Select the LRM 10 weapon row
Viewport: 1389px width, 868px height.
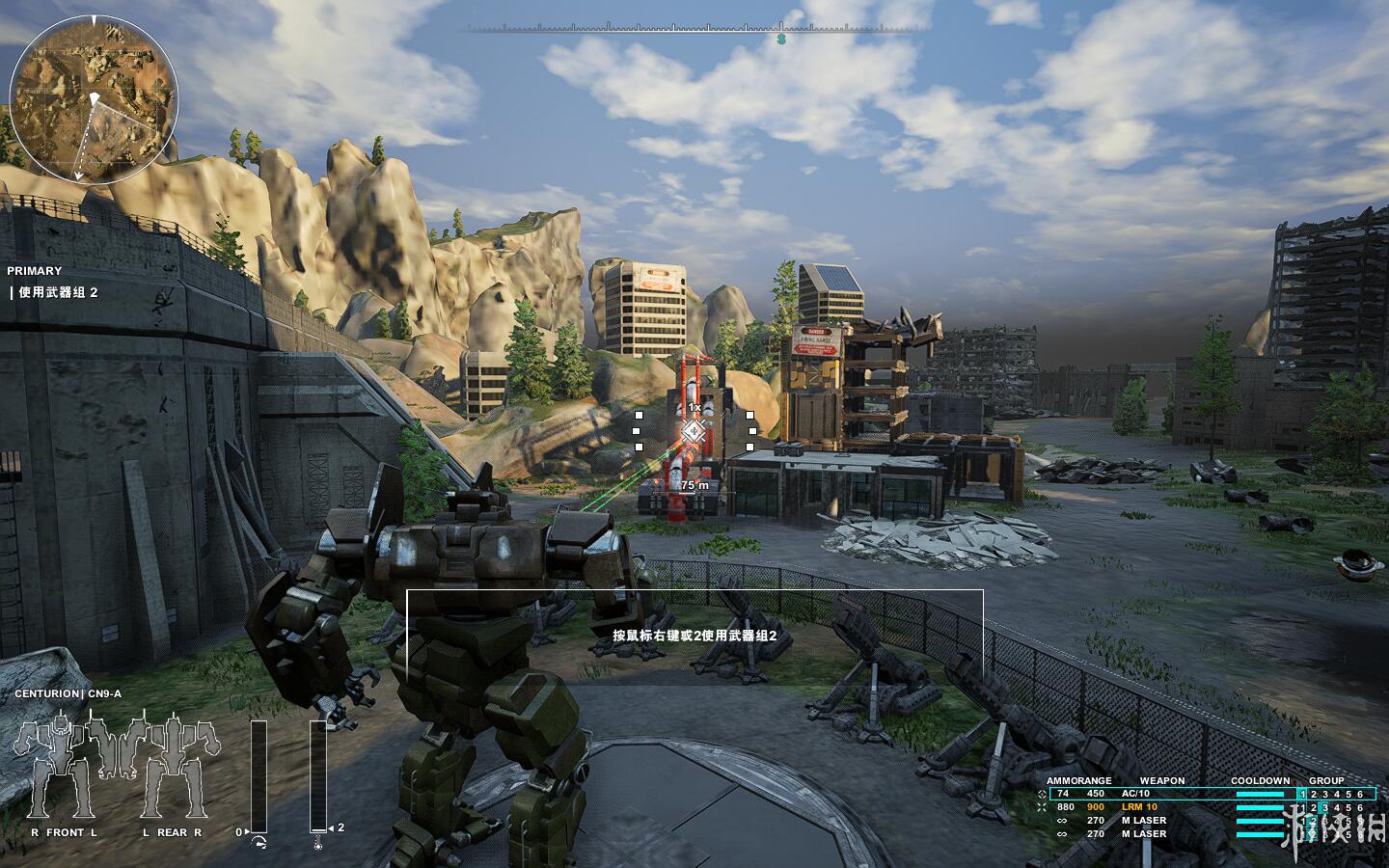tap(1138, 807)
